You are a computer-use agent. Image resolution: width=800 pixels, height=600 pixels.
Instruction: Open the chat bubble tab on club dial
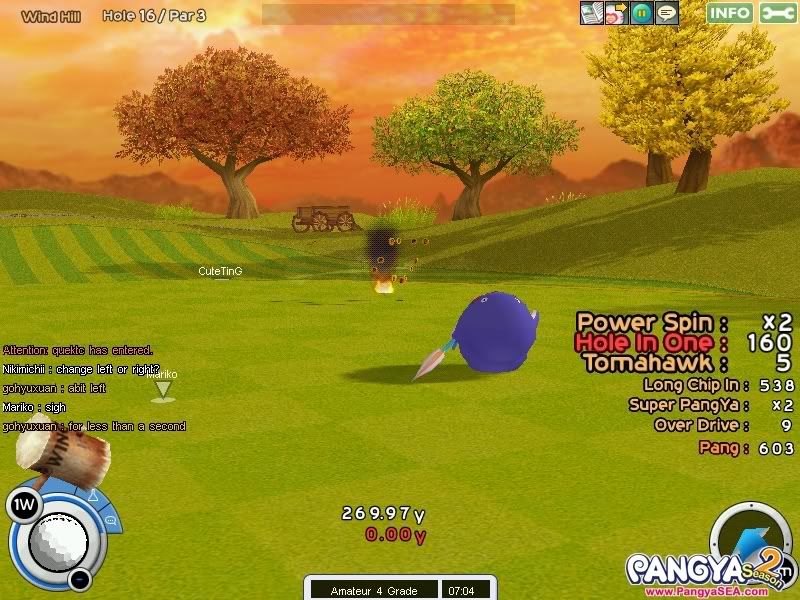[110, 520]
